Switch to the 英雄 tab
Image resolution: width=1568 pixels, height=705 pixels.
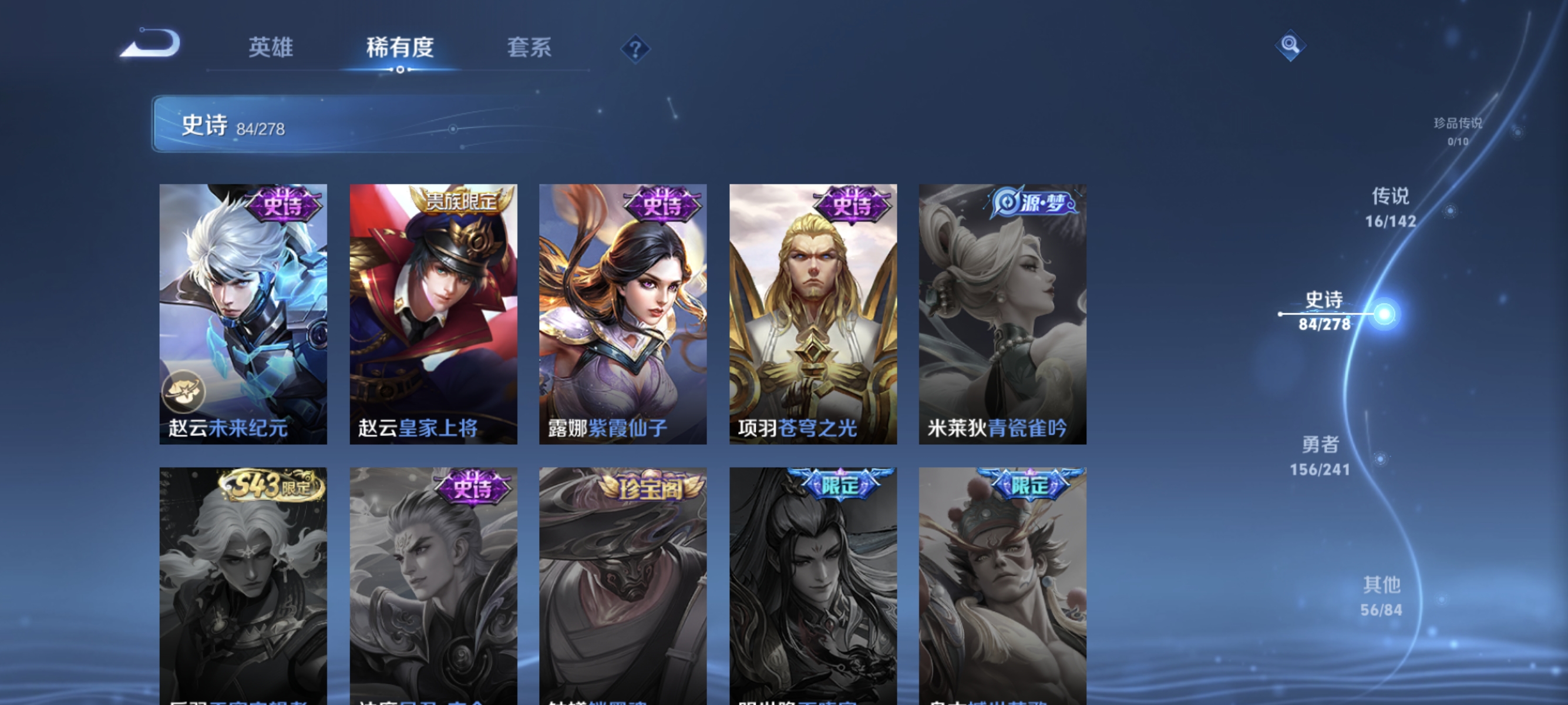(x=270, y=48)
